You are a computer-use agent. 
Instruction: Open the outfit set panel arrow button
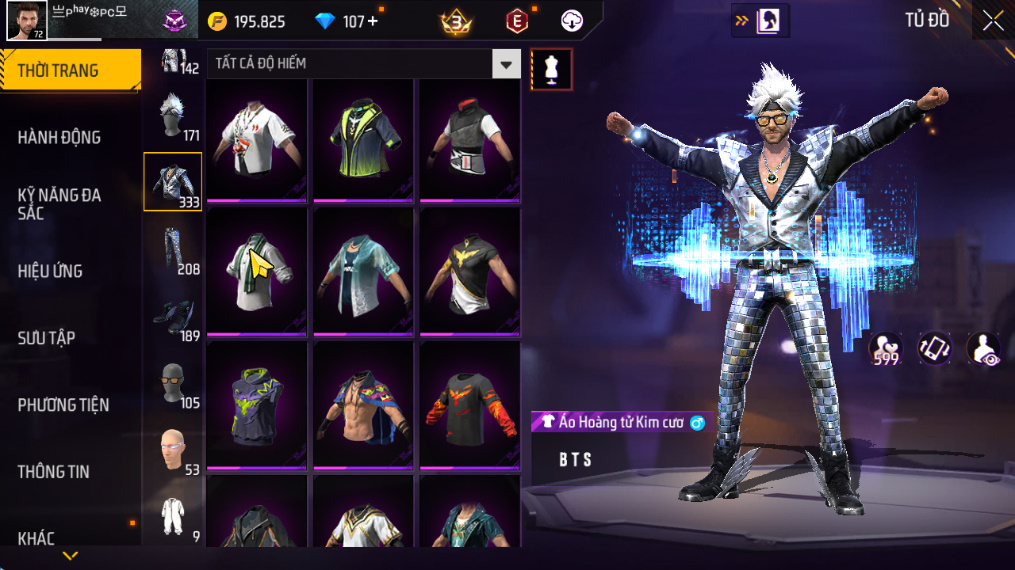tap(759, 20)
